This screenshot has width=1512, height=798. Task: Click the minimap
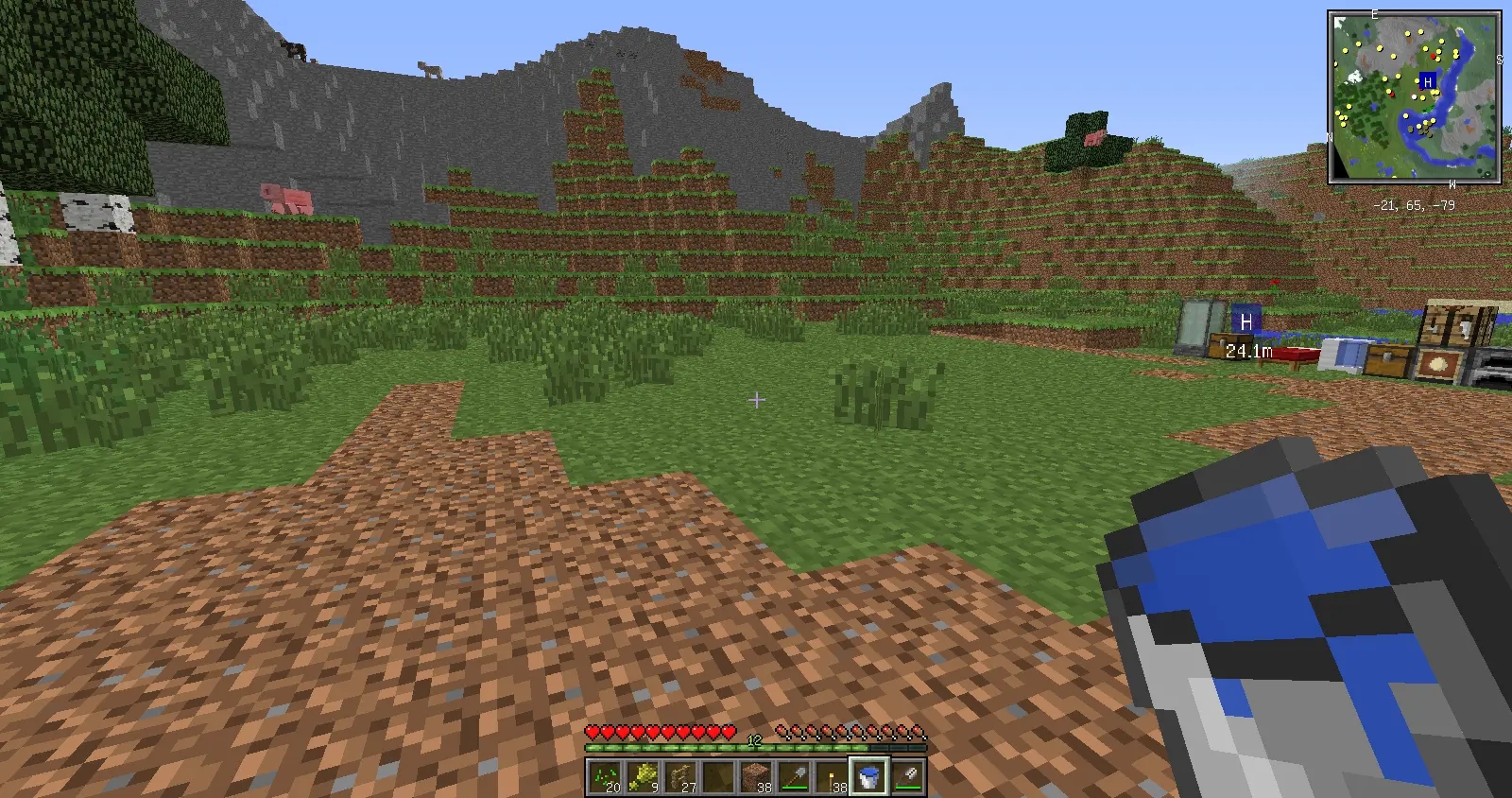(1414, 96)
